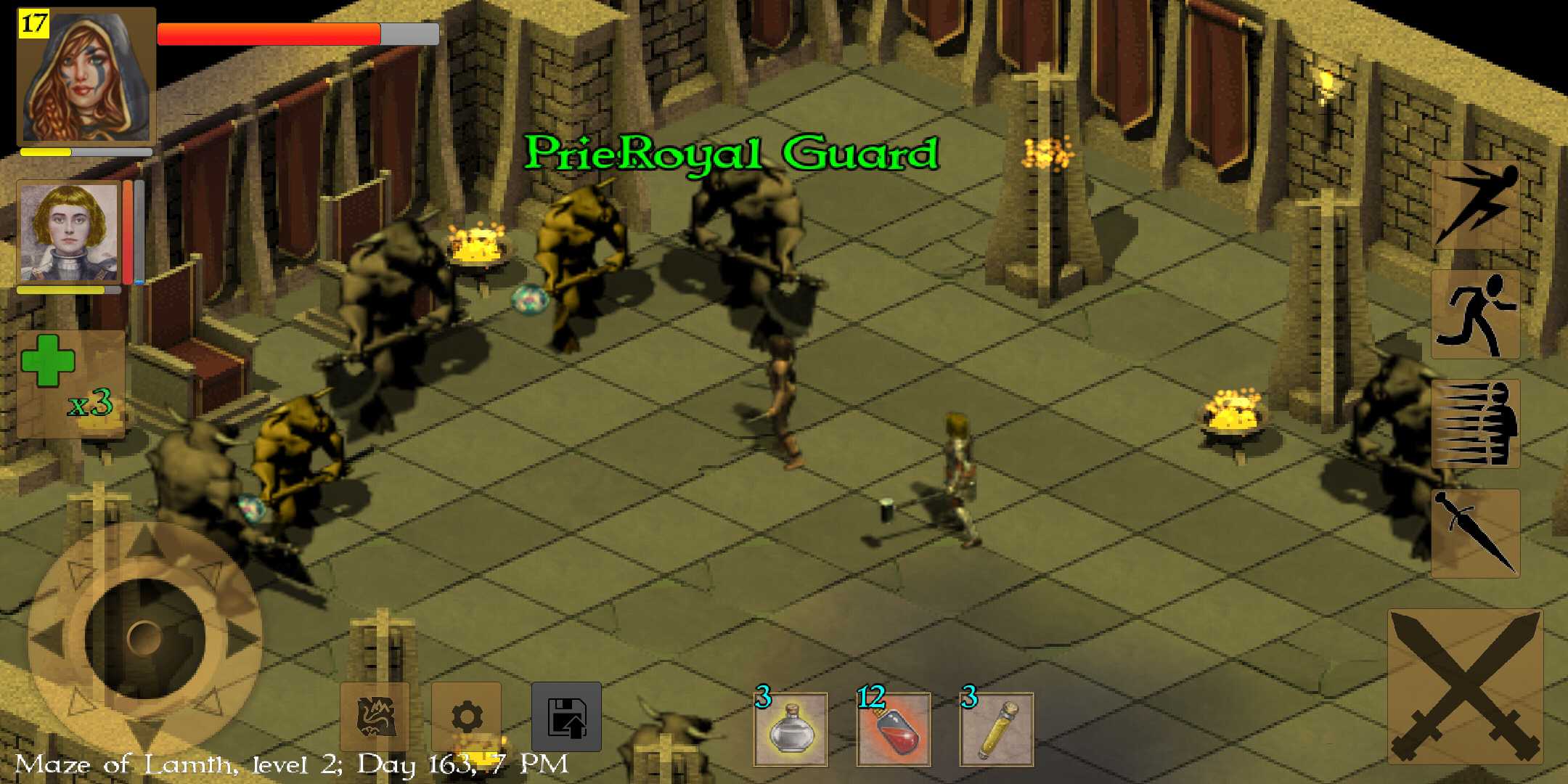The image size is (1568, 784).
Task: Use the green cross healing button
Action: point(70,383)
